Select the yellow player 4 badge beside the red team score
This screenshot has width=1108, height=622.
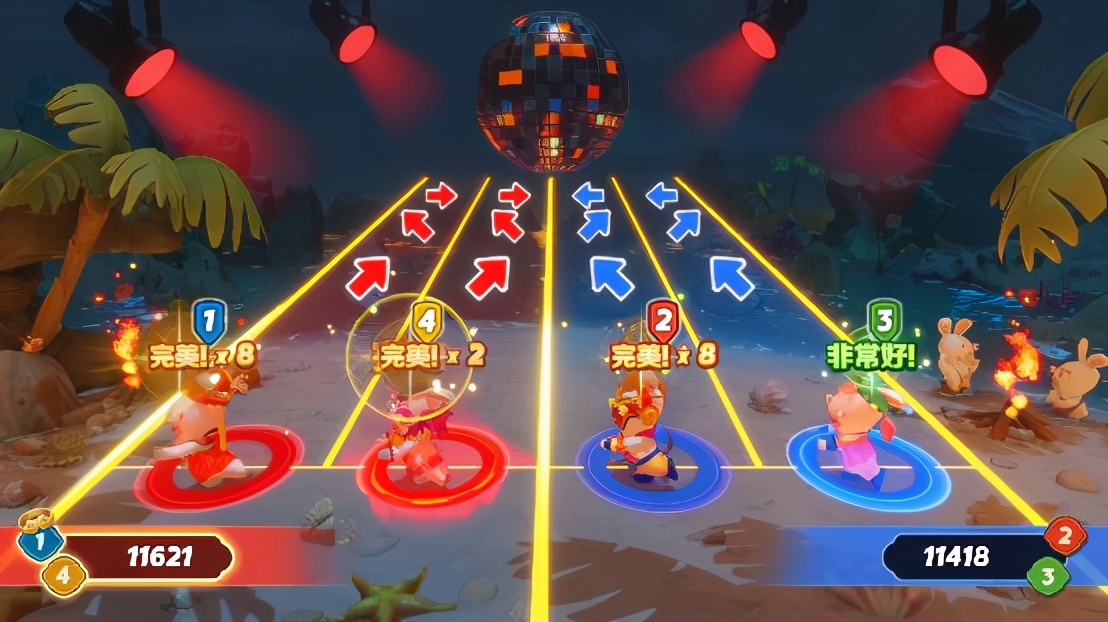coord(64,576)
